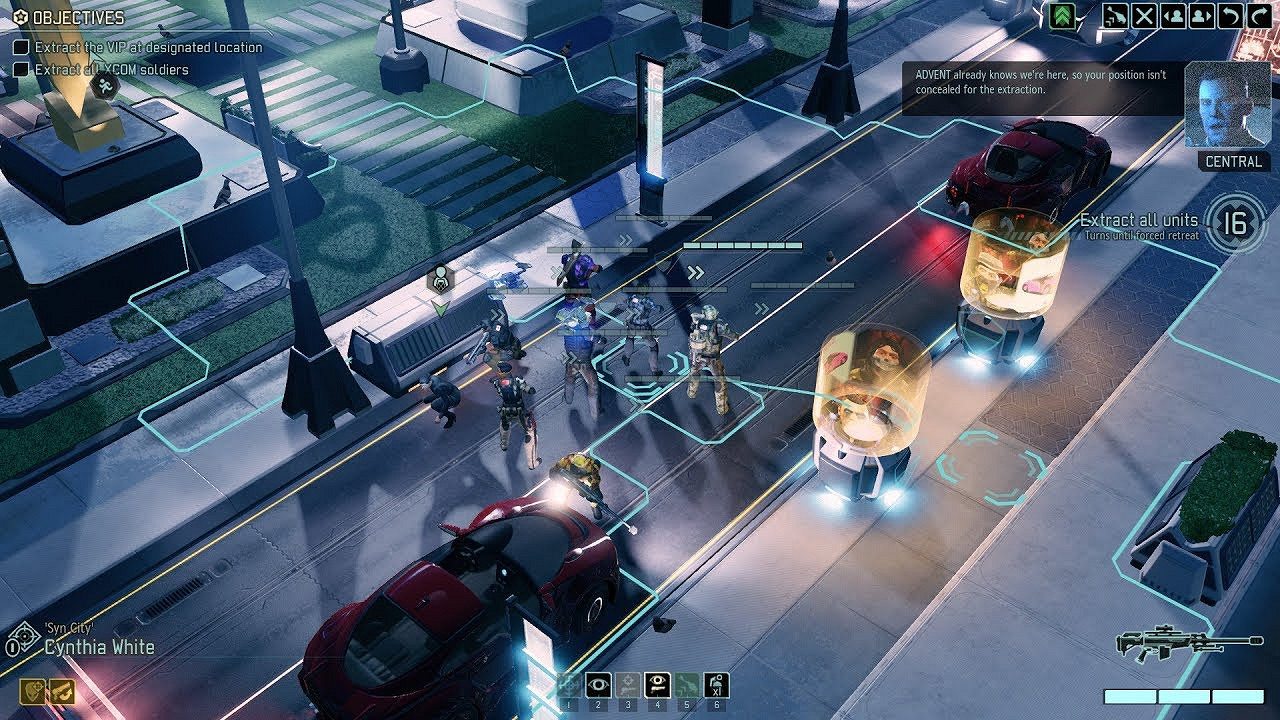Screen dimensions: 1280x720
Task: Select the cancel X icon on top toolbar
Action: [1145, 15]
